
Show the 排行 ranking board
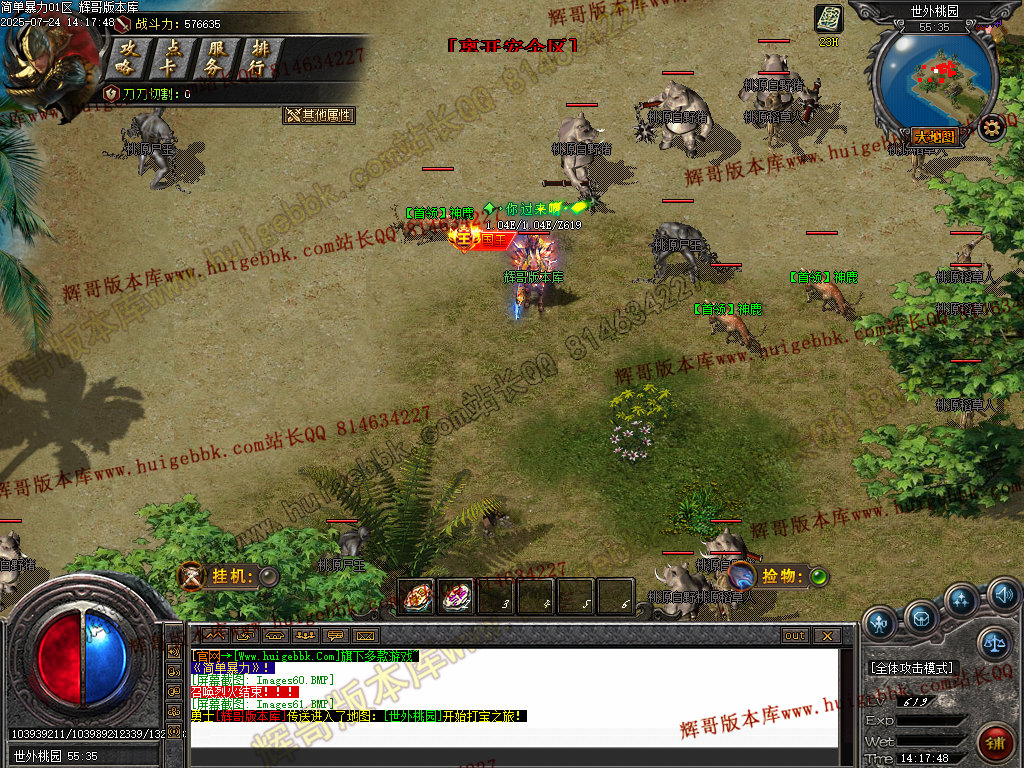coord(260,59)
